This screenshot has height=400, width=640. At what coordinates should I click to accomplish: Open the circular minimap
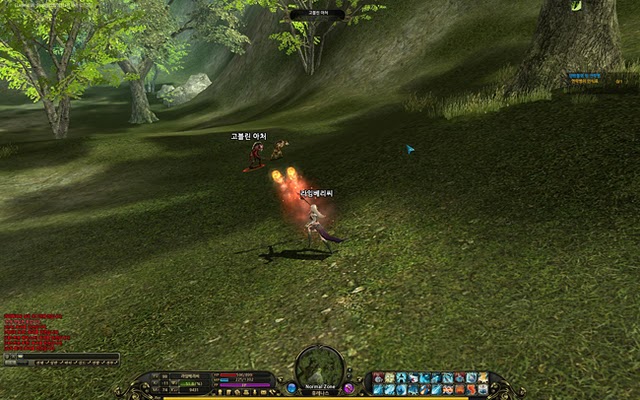(320, 366)
